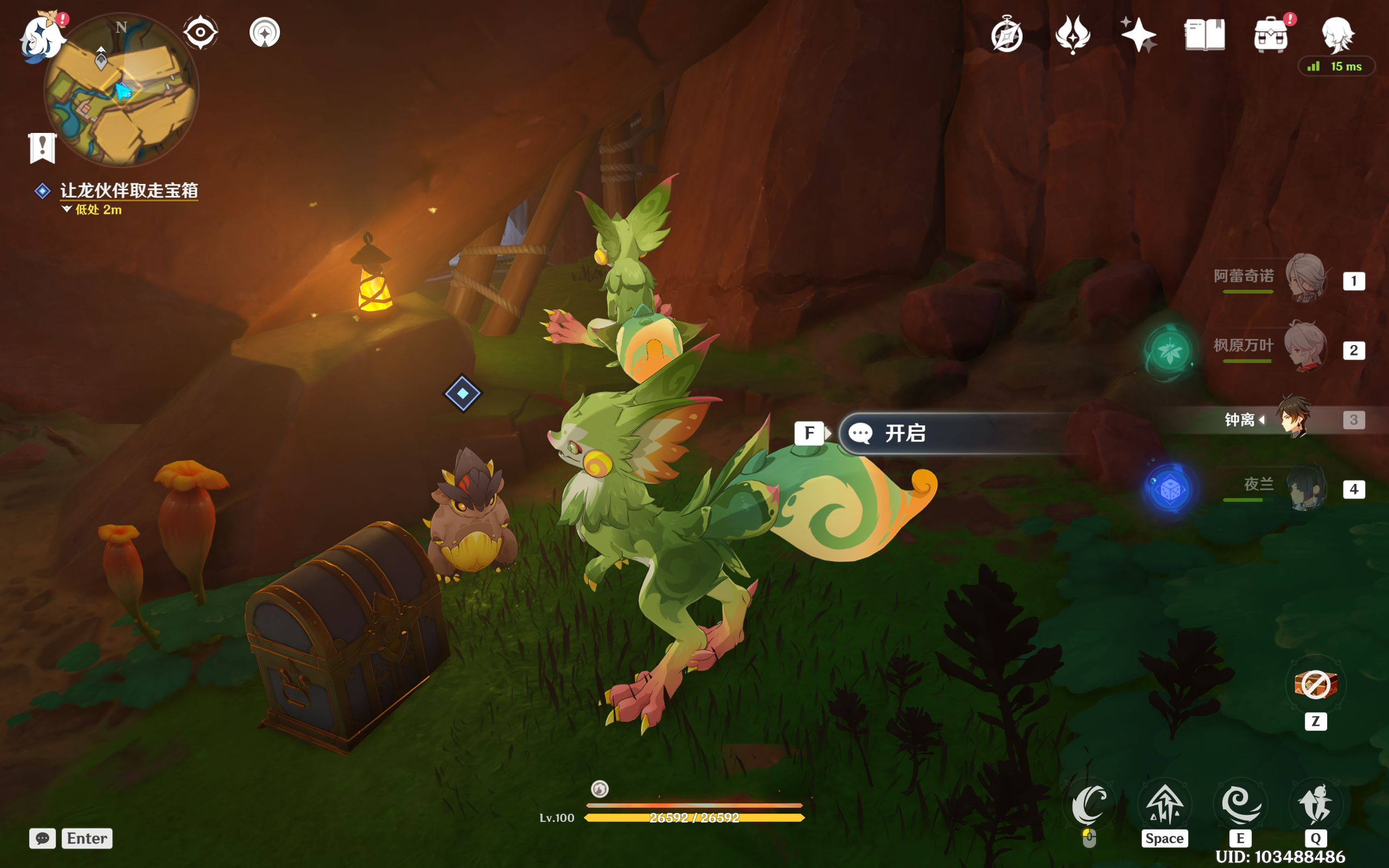Viewport: 1389px width, 868px height.
Task: Switch to party member 枫原万叶
Action: (1305, 347)
